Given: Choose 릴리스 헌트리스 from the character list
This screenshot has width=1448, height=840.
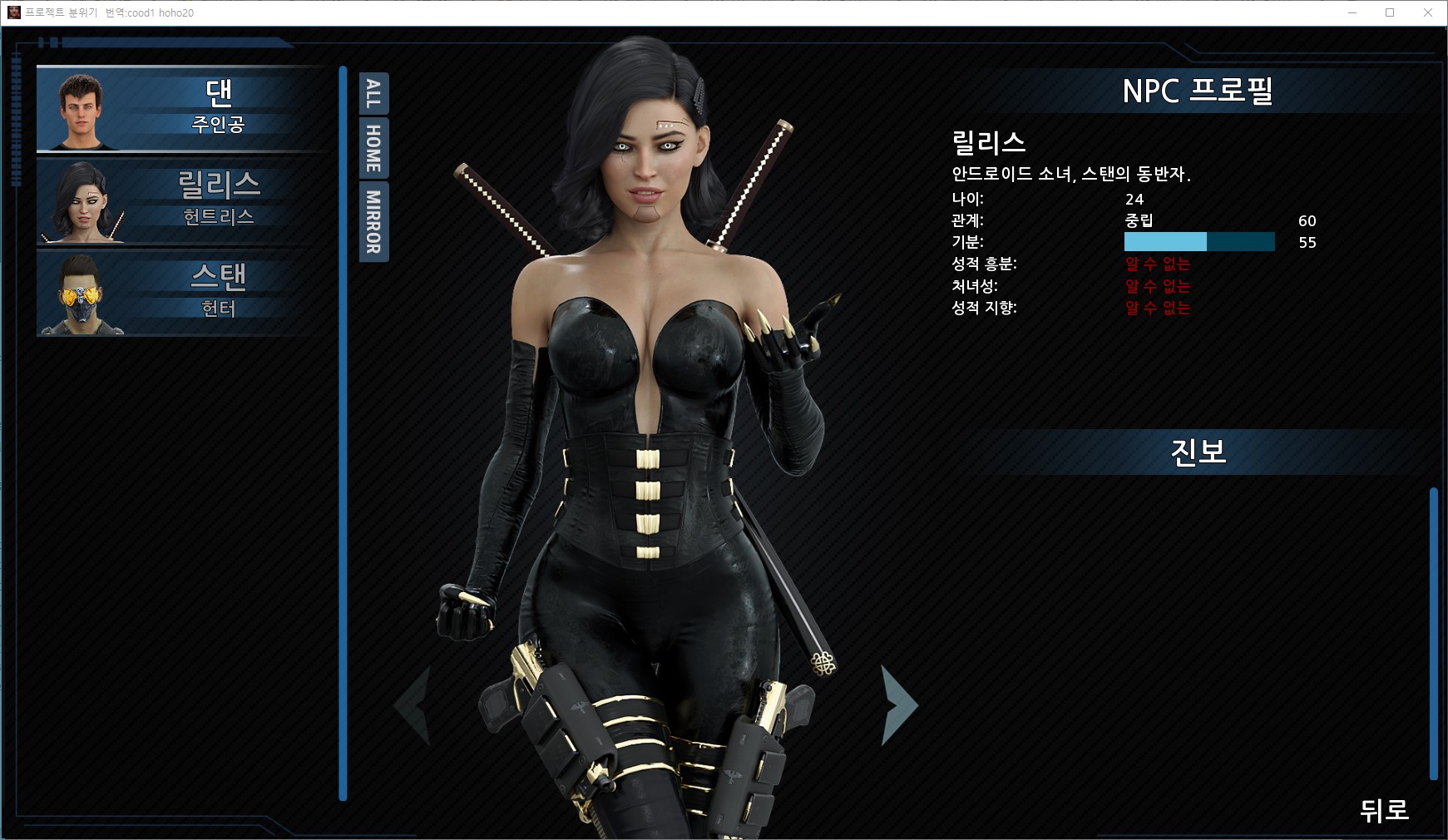Looking at the screenshot, I should (181, 201).
